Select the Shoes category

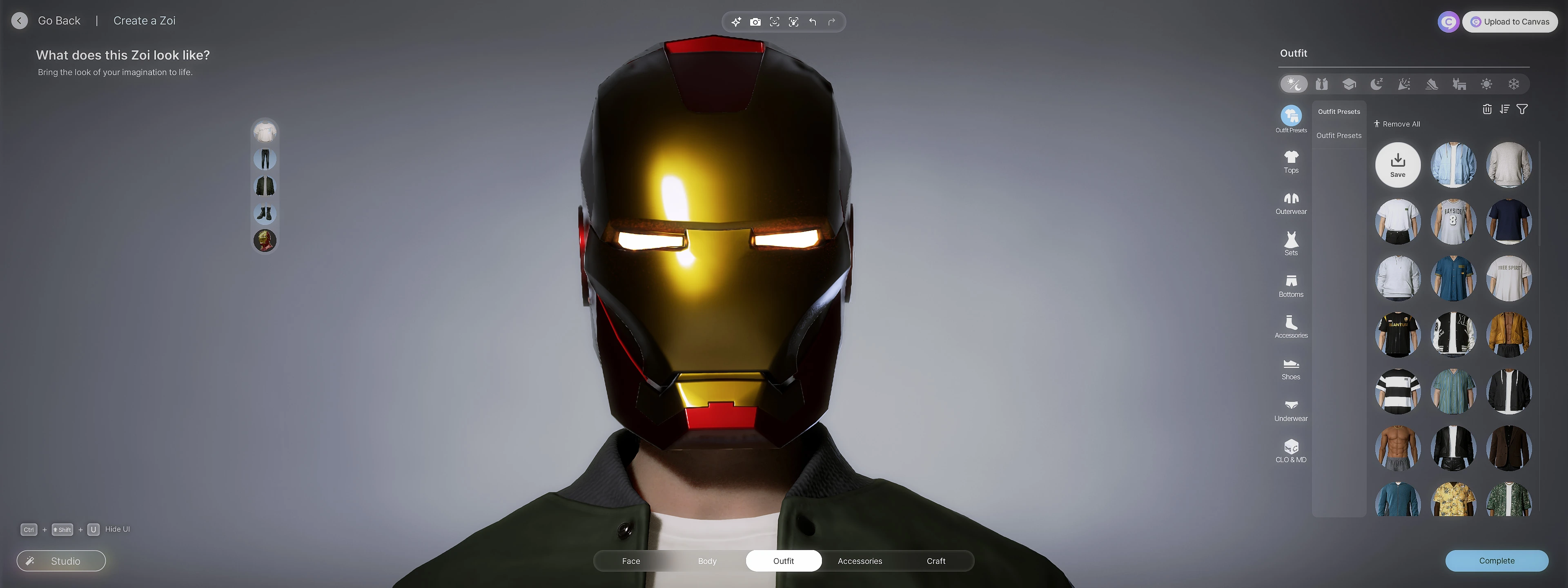[1290, 369]
